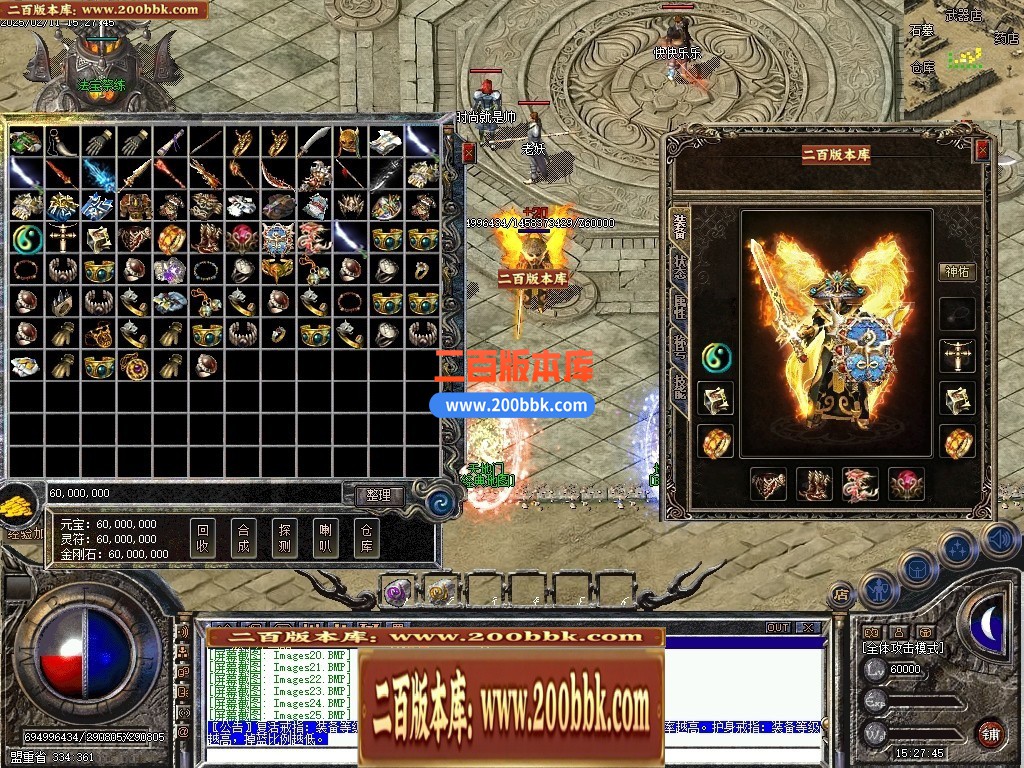The image size is (1024, 768).
Task: Toggle the sound speaker button
Action: [x=999, y=540]
